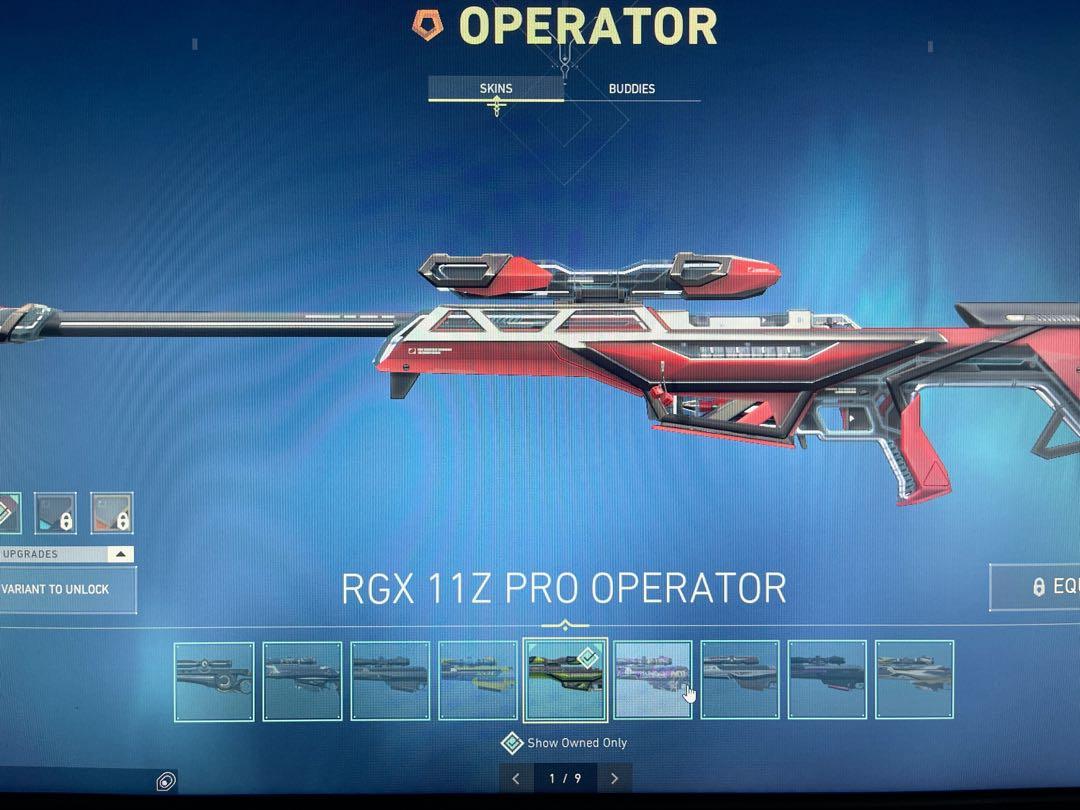Switch to the Buddies tab
The height and width of the screenshot is (810, 1080).
(632, 89)
